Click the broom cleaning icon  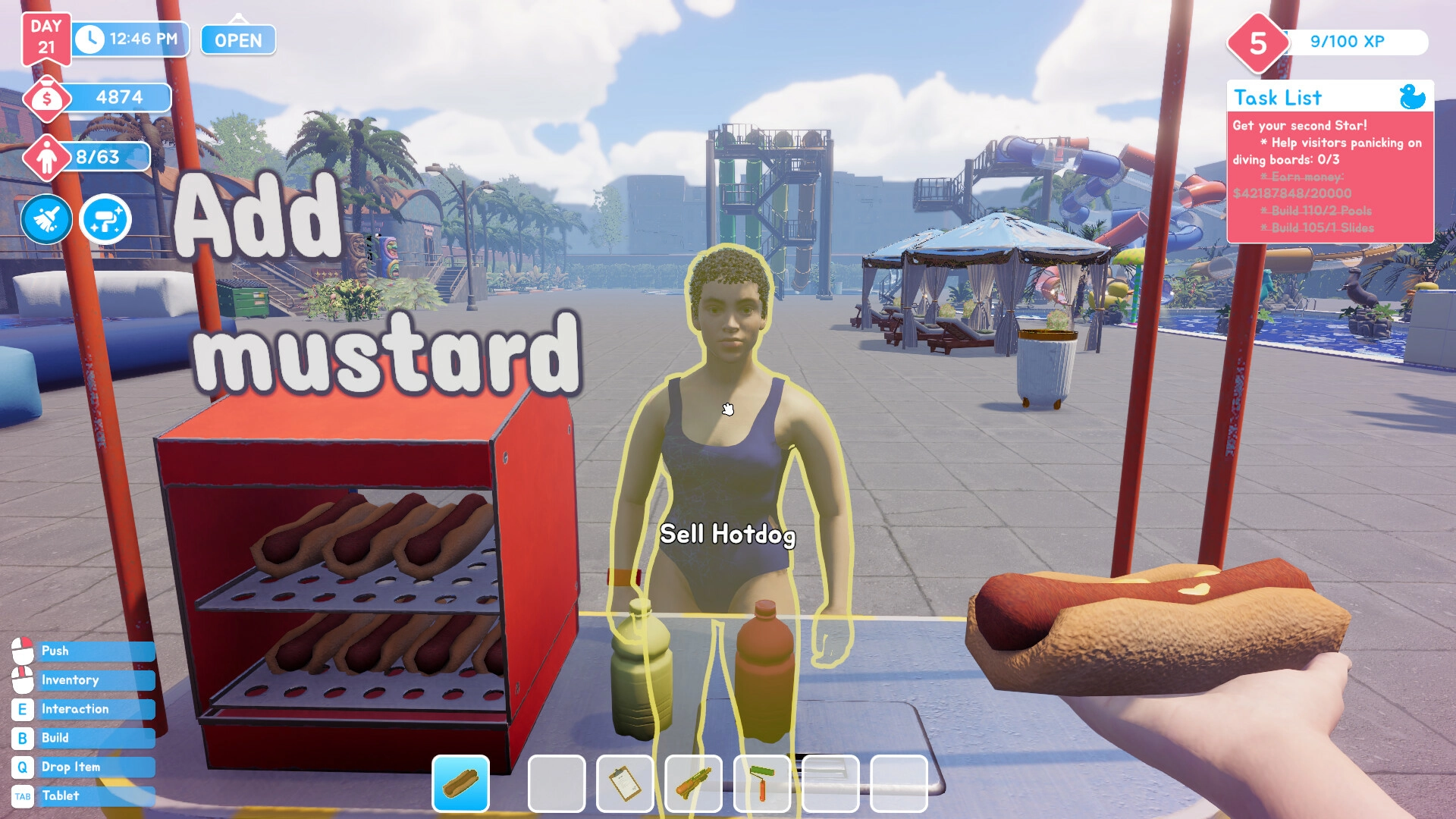pyautogui.click(x=46, y=220)
